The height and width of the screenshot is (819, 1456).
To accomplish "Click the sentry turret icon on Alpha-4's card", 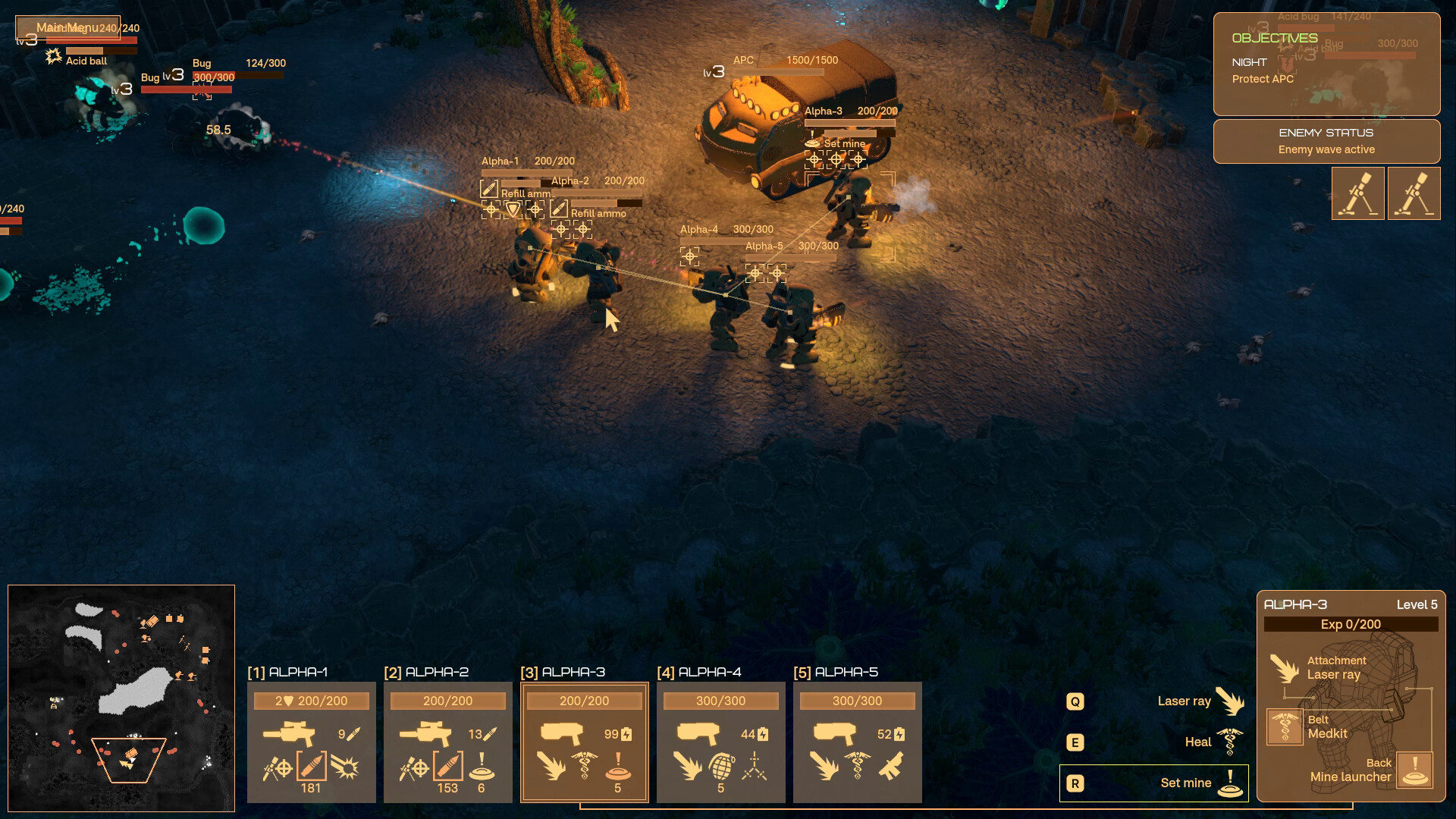I will (x=755, y=767).
